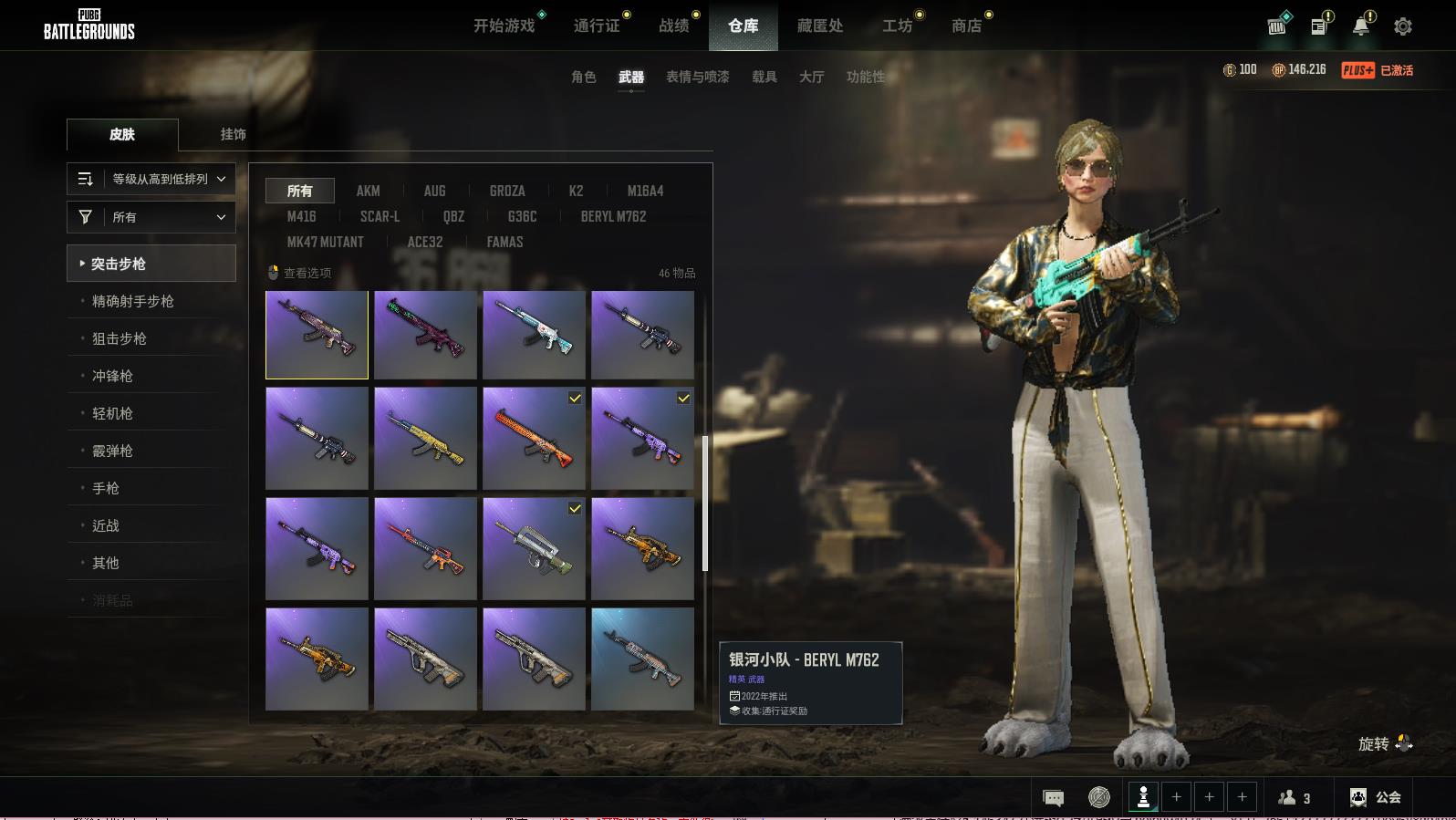Select the 冲锋枪 SMG category
Screen dimensions: 1456x820
pyautogui.click(x=112, y=376)
